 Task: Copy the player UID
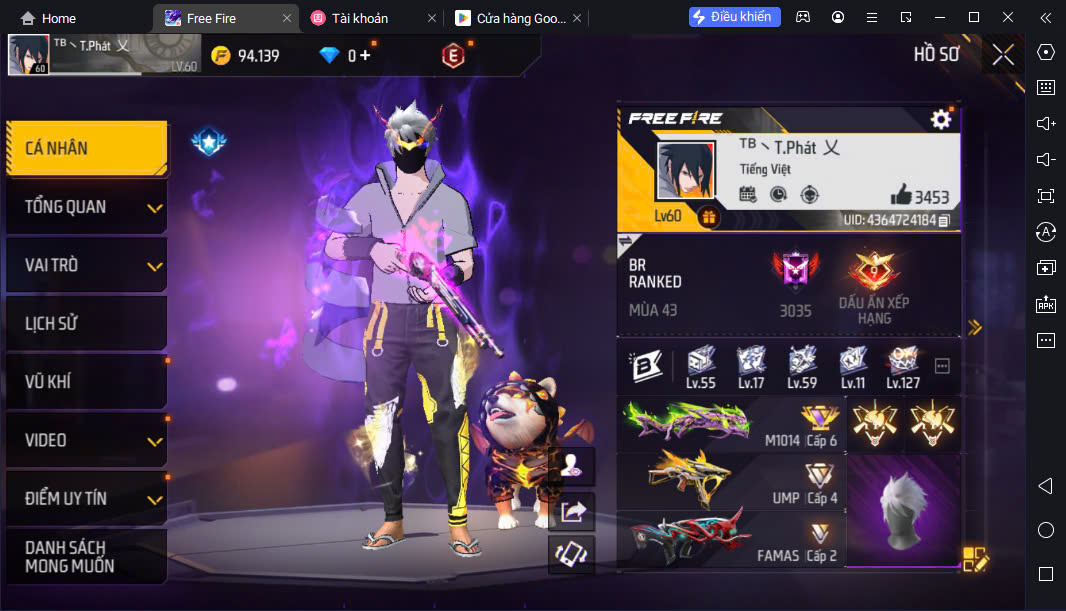(x=944, y=220)
